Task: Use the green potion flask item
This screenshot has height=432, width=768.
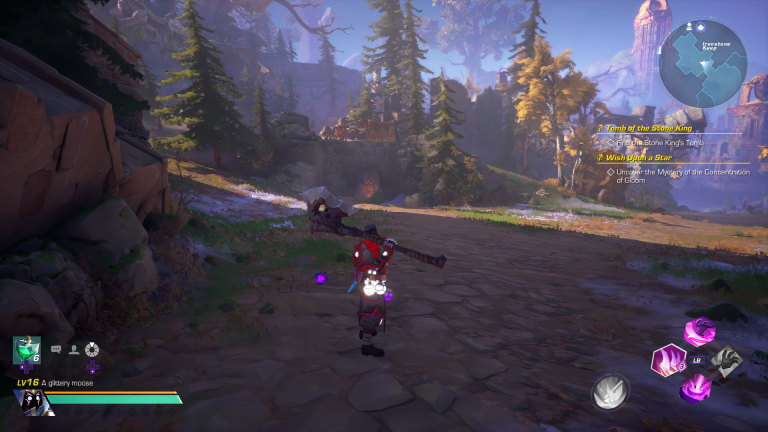Action: click(x=26, y=350)
